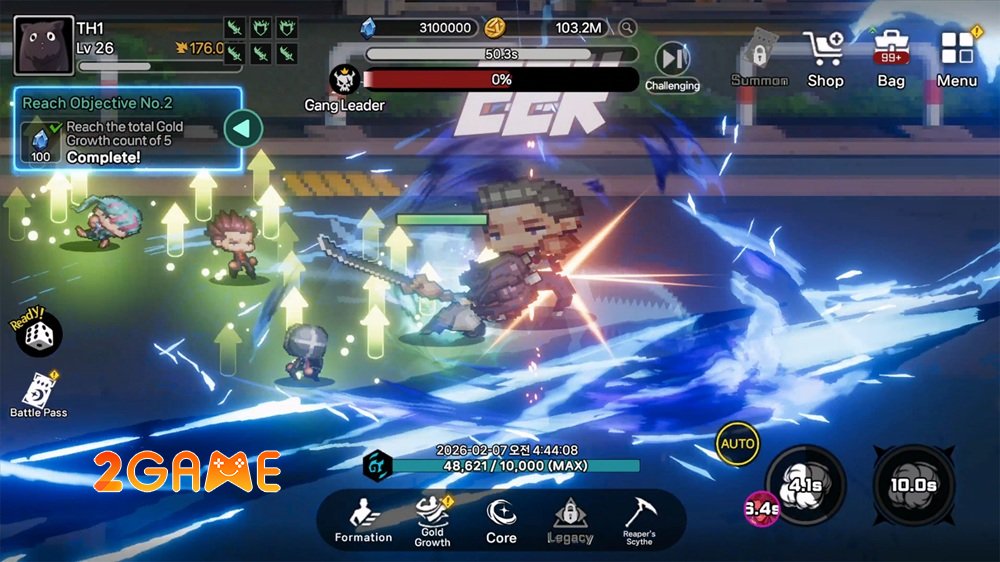
Task: Select the locked Legacy tab
Action: [x=570, y=522]
